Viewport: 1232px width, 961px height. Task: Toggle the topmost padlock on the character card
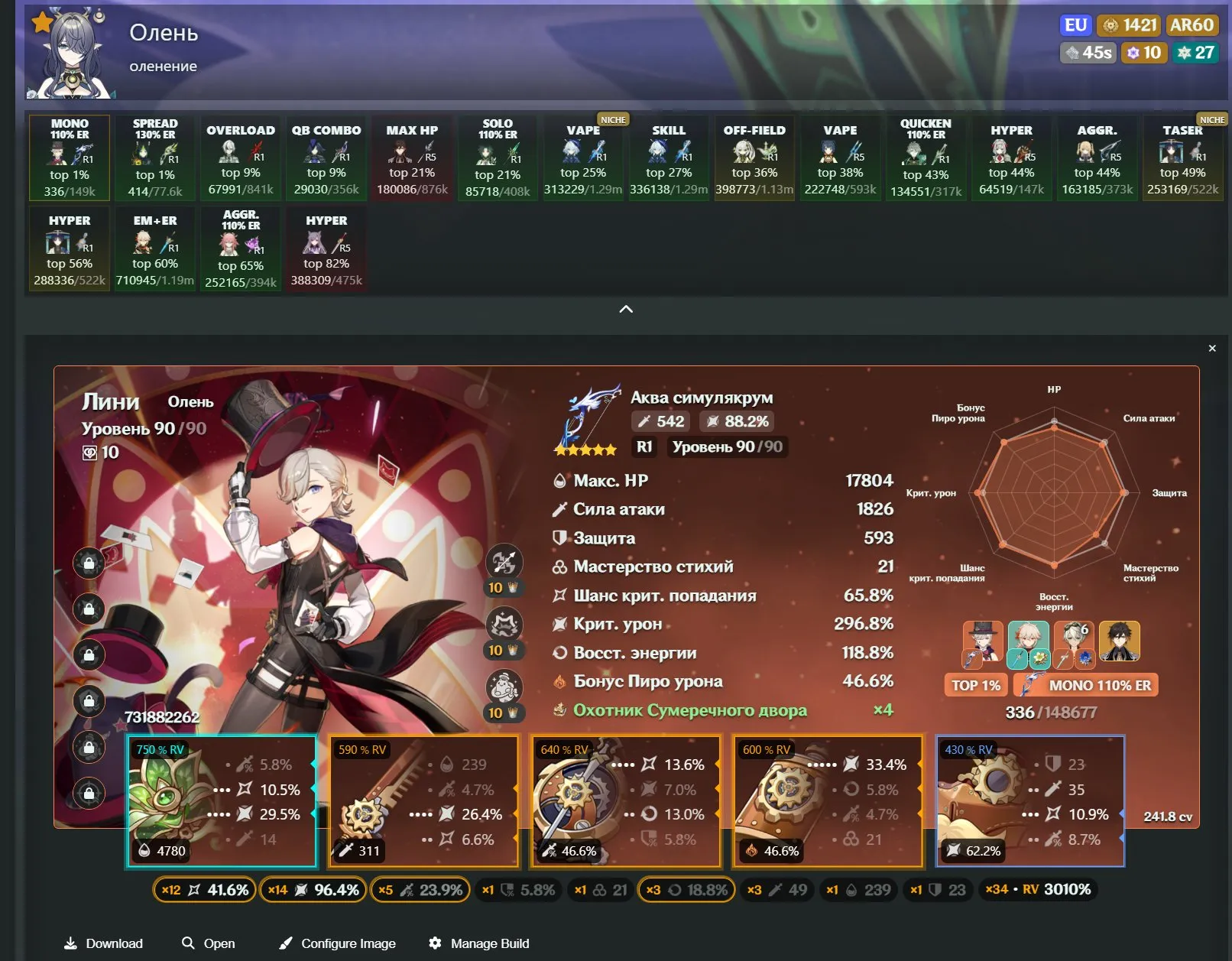pos(90,563)
